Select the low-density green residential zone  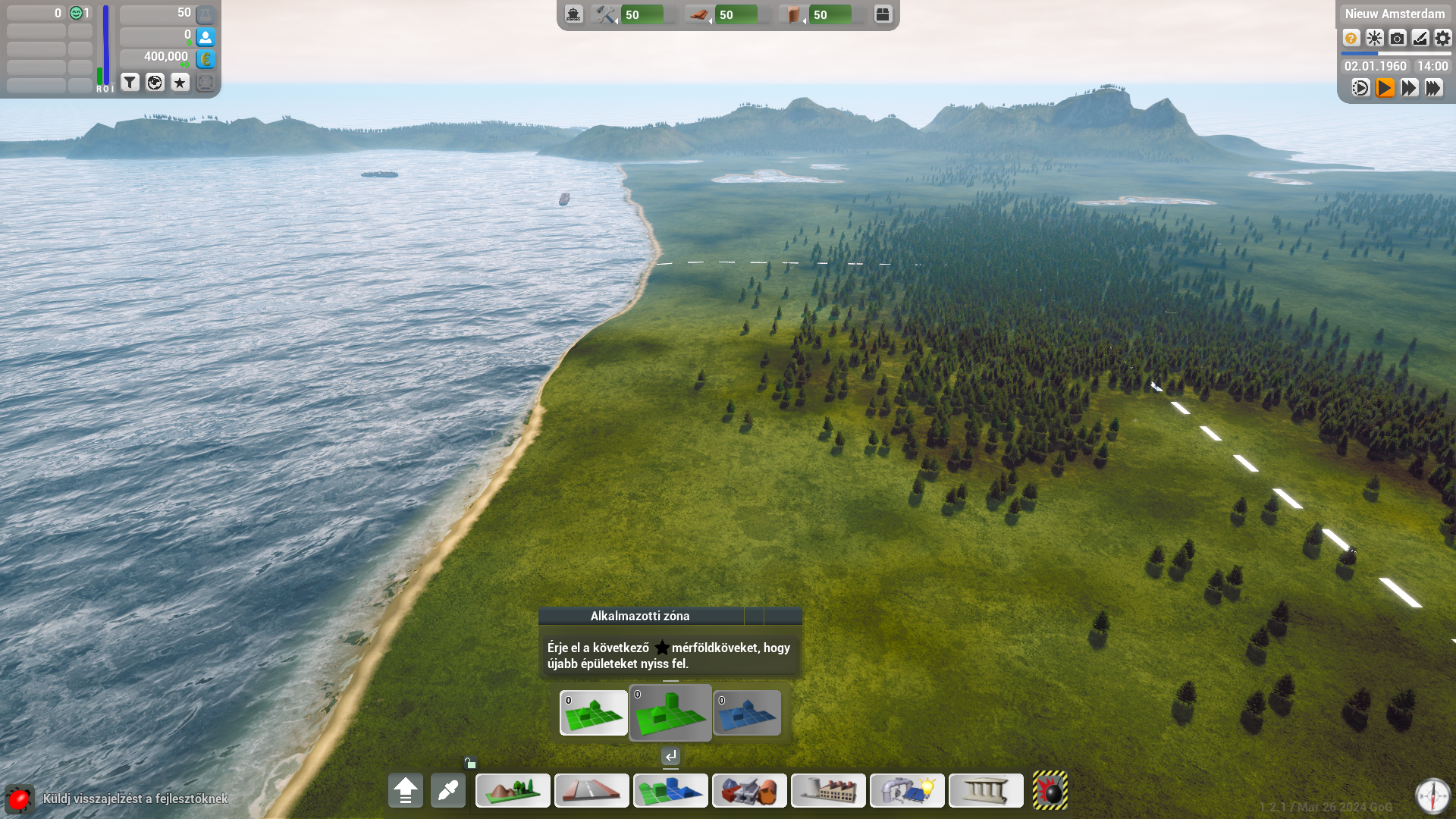[594, 713]
